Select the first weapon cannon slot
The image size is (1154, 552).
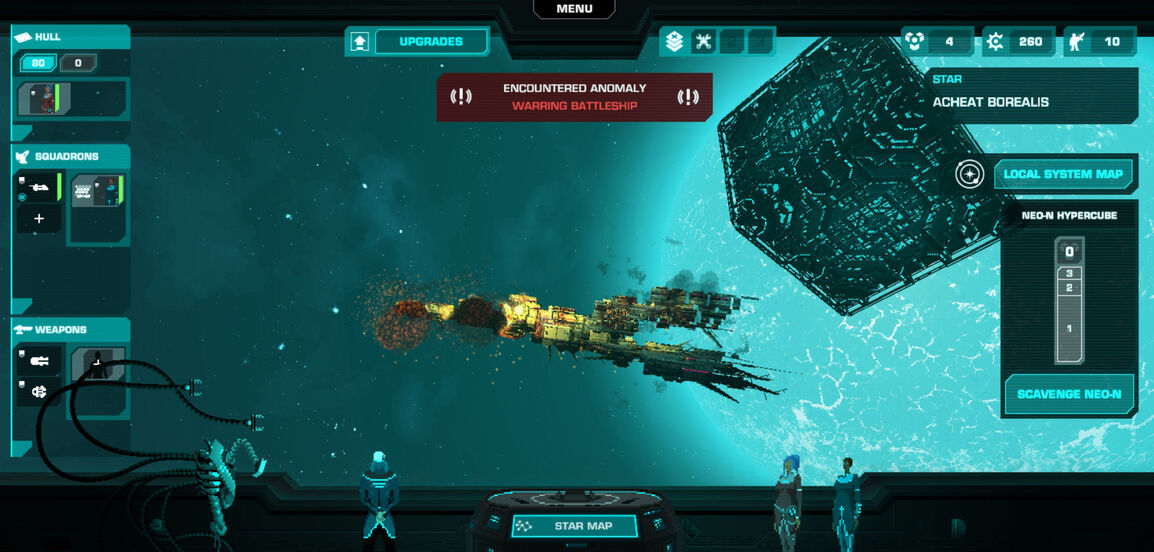[40, 361]
